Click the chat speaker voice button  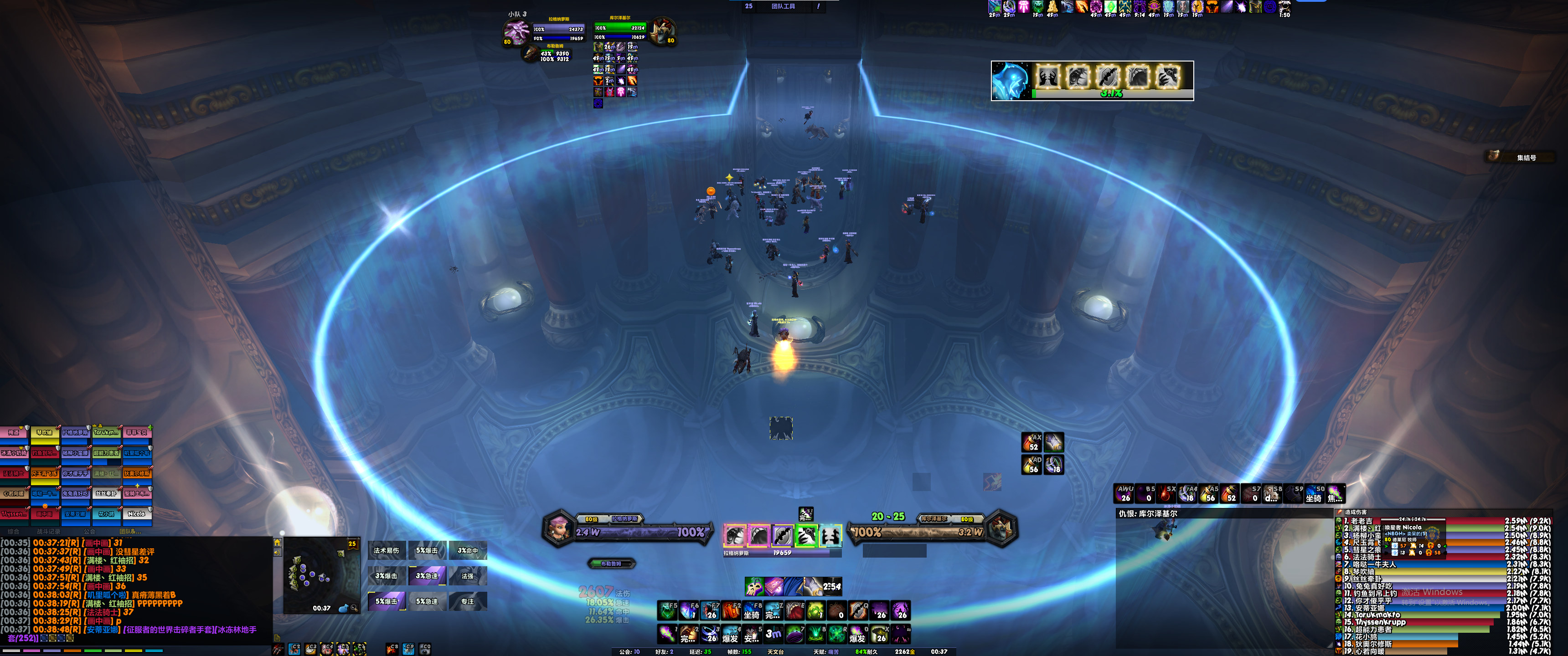[x=278, y=553]
